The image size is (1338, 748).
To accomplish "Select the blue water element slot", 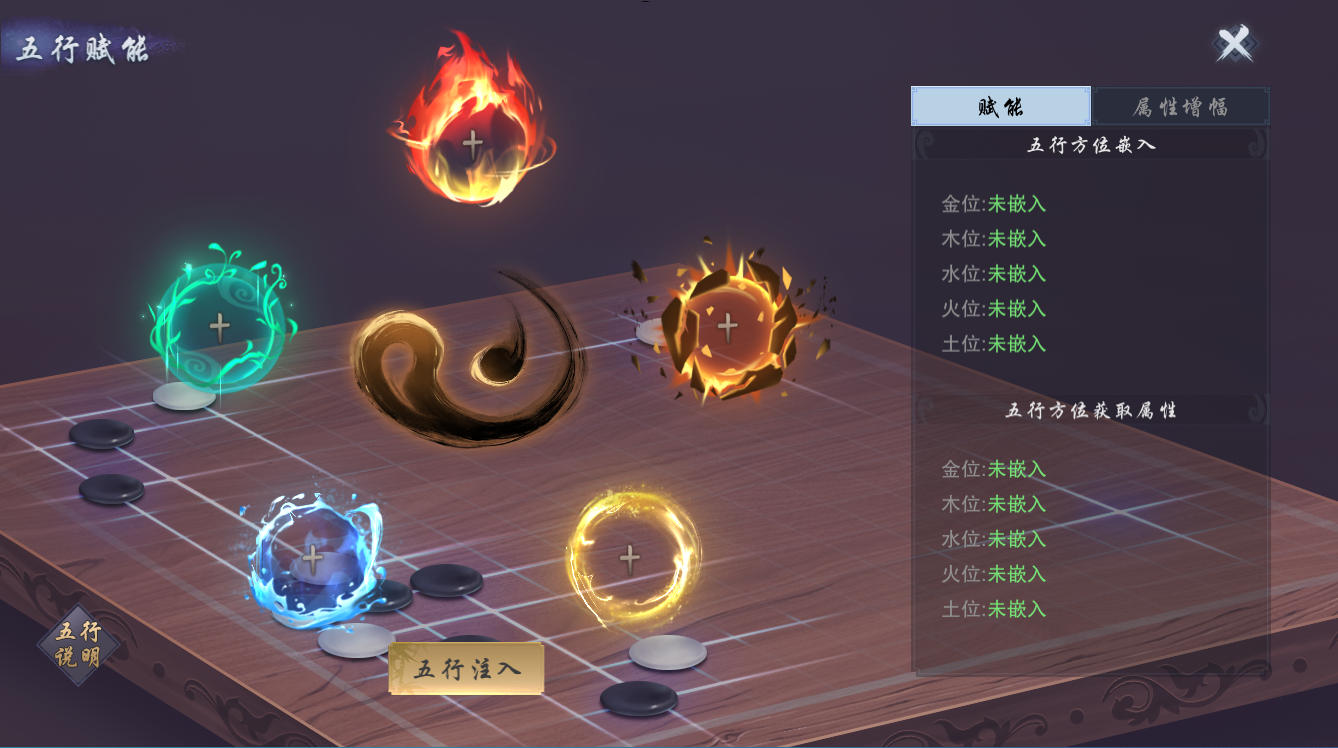I will [313, 557].
